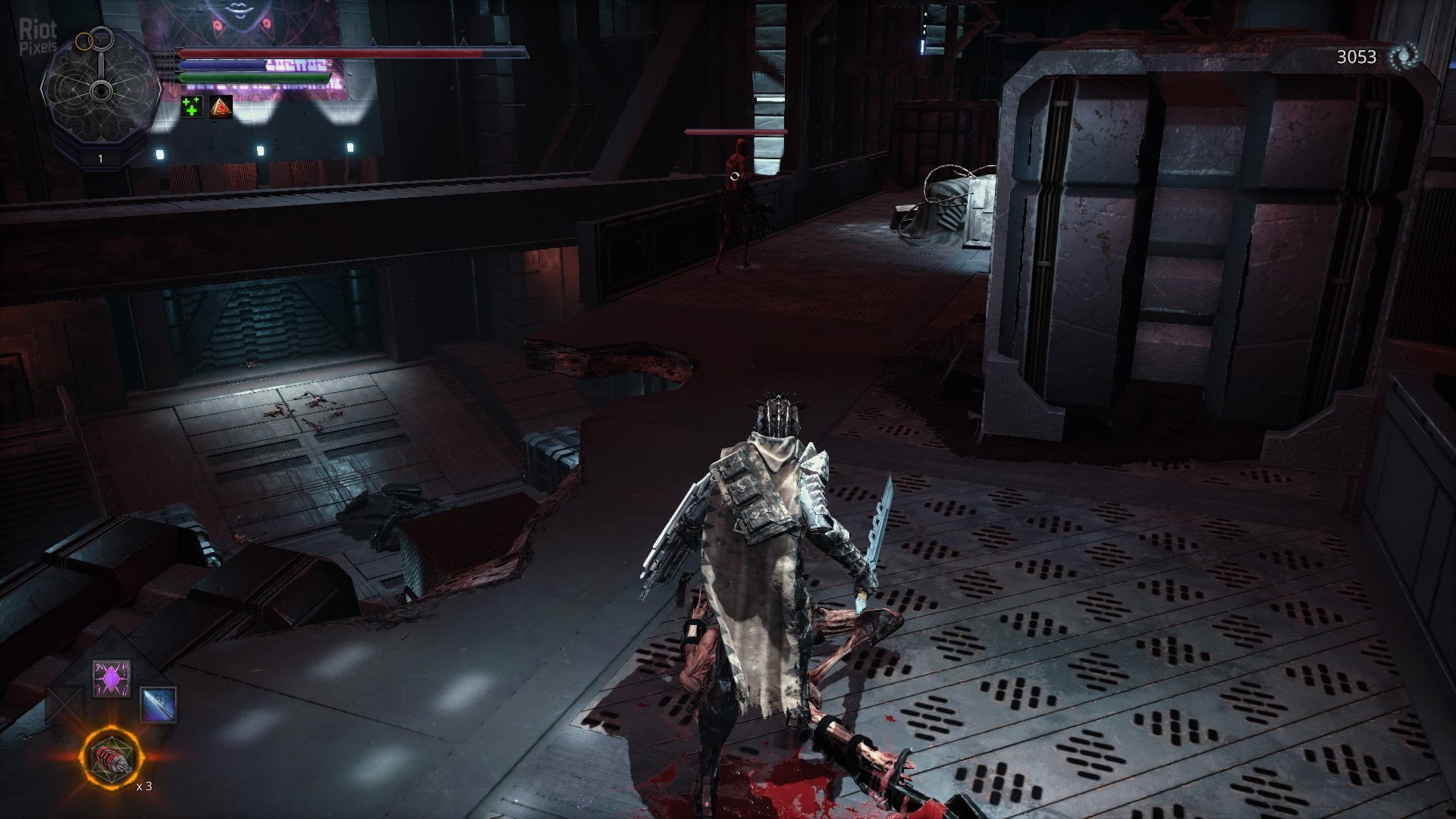Open the black hole orbit dial
1456x819 pixels.
(100, 91)
